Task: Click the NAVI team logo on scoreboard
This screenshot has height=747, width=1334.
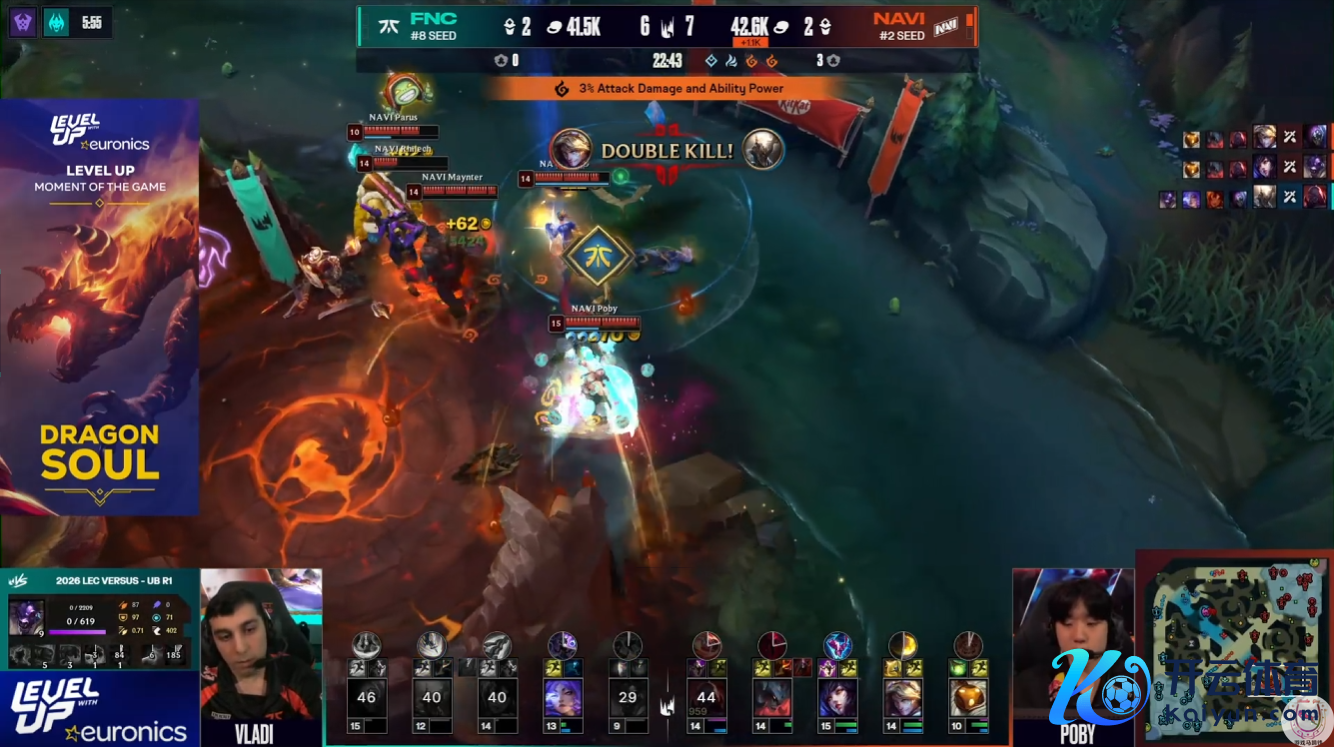Action: coord(945,27)
